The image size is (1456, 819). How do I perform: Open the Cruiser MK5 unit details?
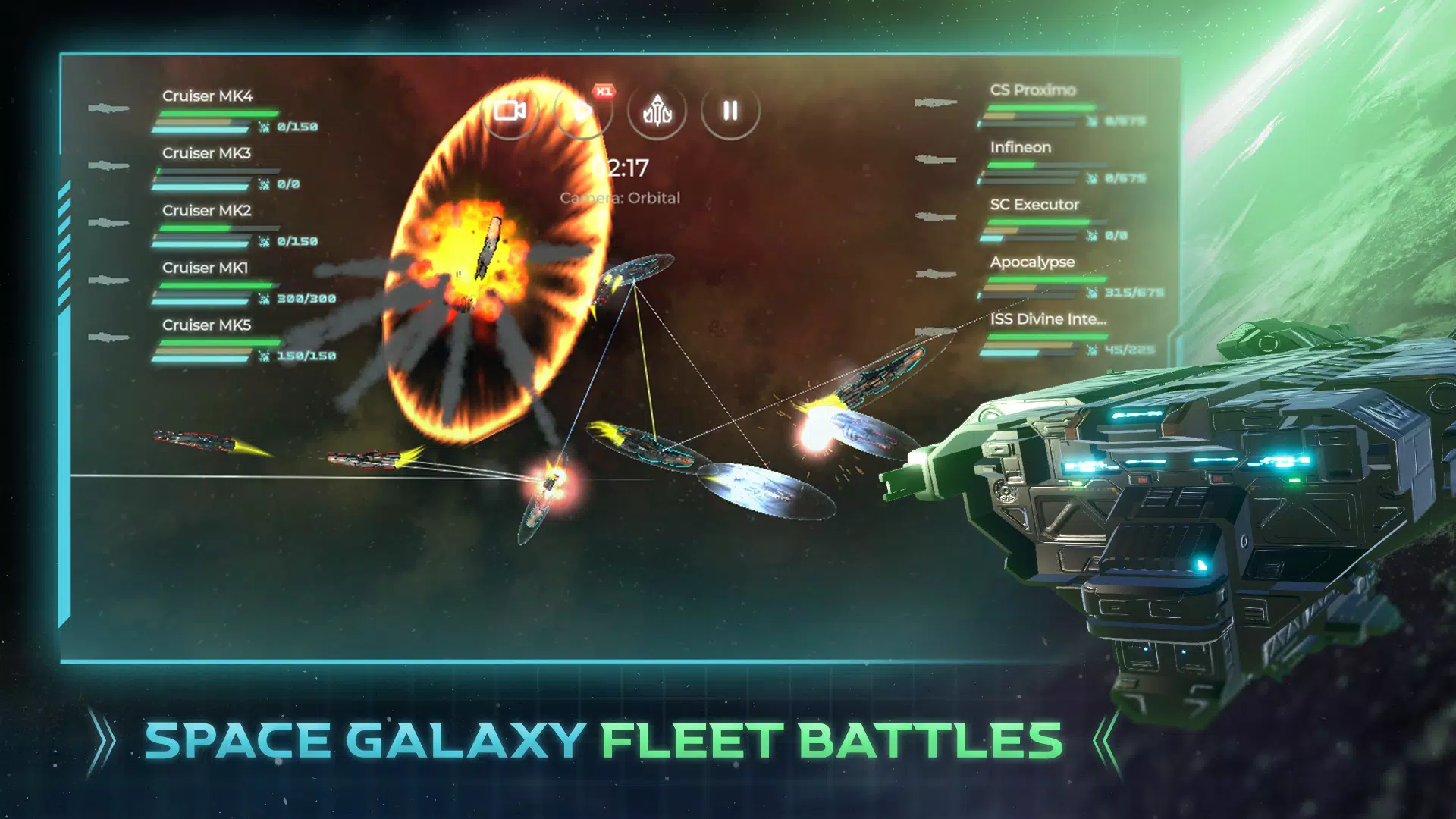[x=205, y=325]
